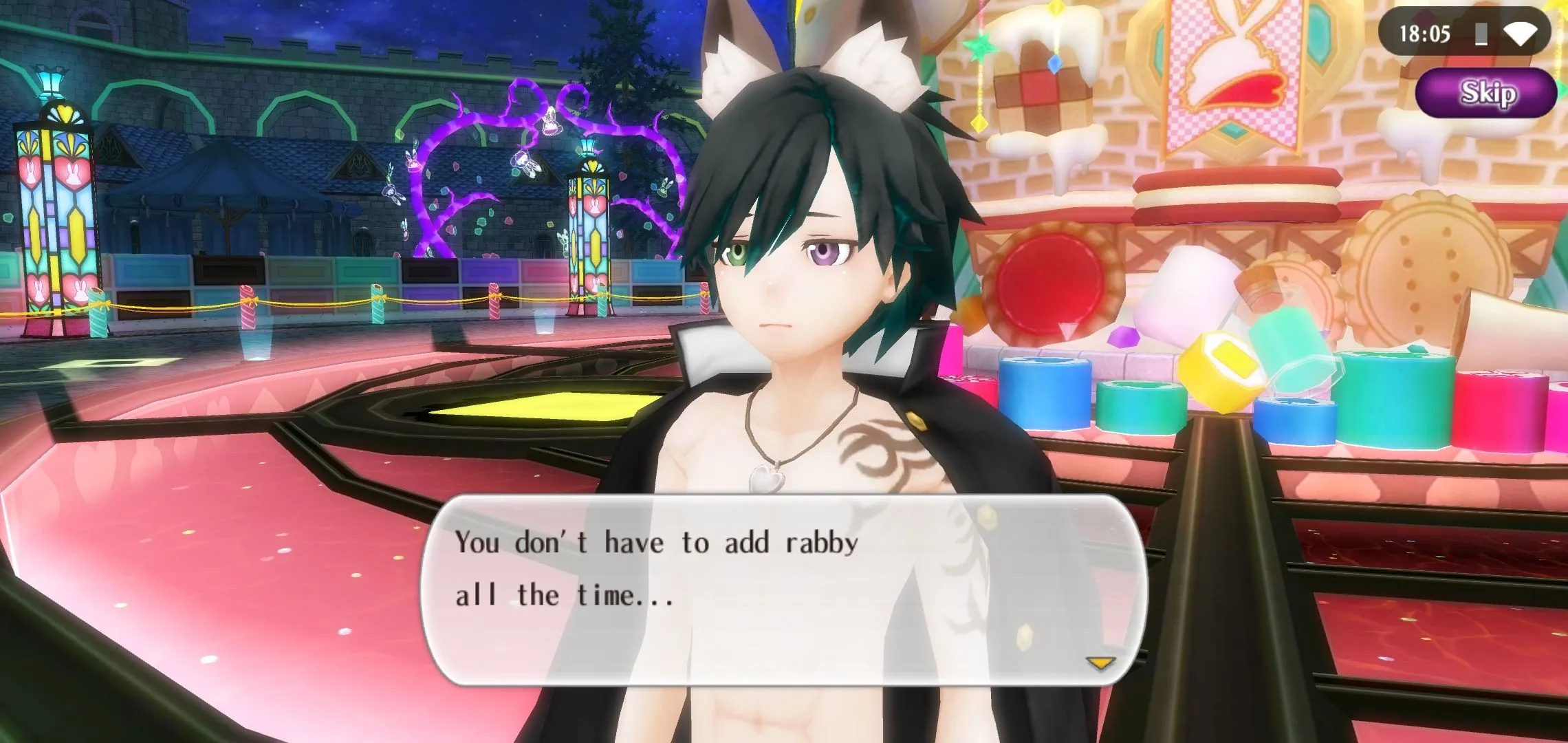Continue by clicking the dialogue text box

pyautogui.click(x=784, y=590)
